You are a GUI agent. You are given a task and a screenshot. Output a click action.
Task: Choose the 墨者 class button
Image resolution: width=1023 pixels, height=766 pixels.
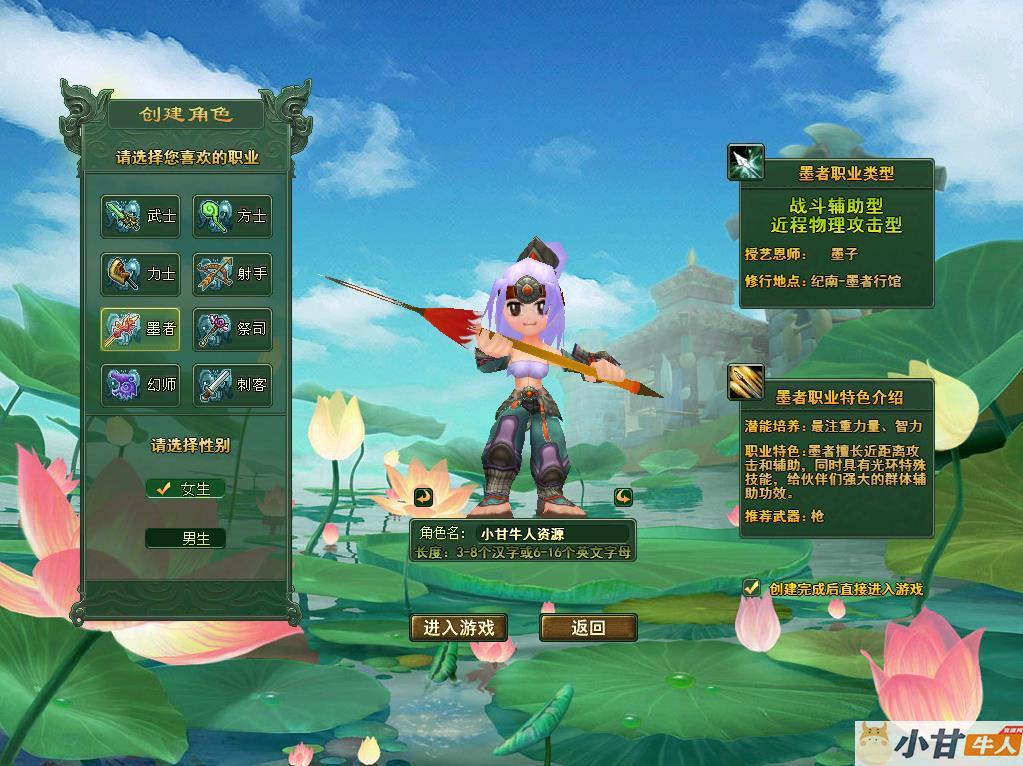pyautogui.click(x=140, y=329)
